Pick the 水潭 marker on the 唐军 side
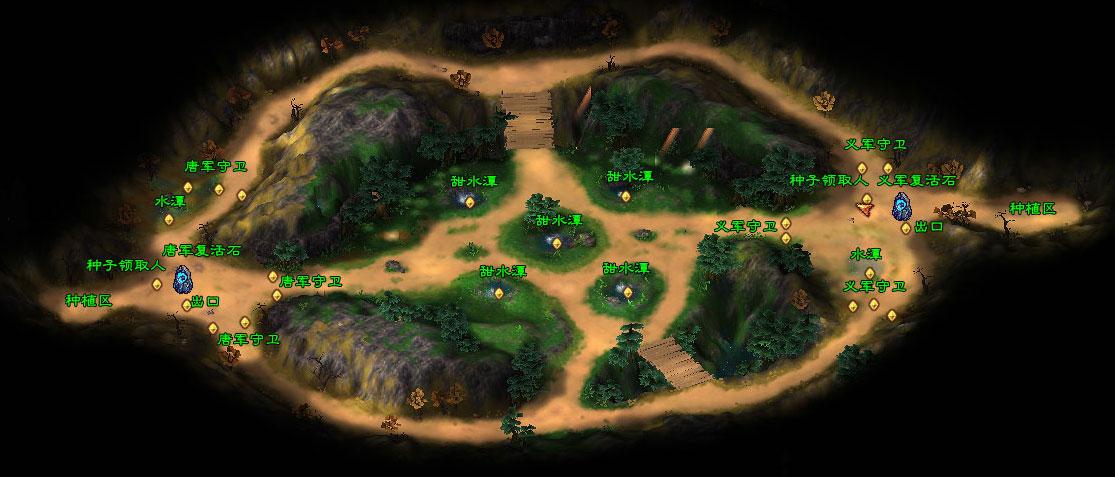Screen dimensions: 1115x477 click(x=168, y=219)
